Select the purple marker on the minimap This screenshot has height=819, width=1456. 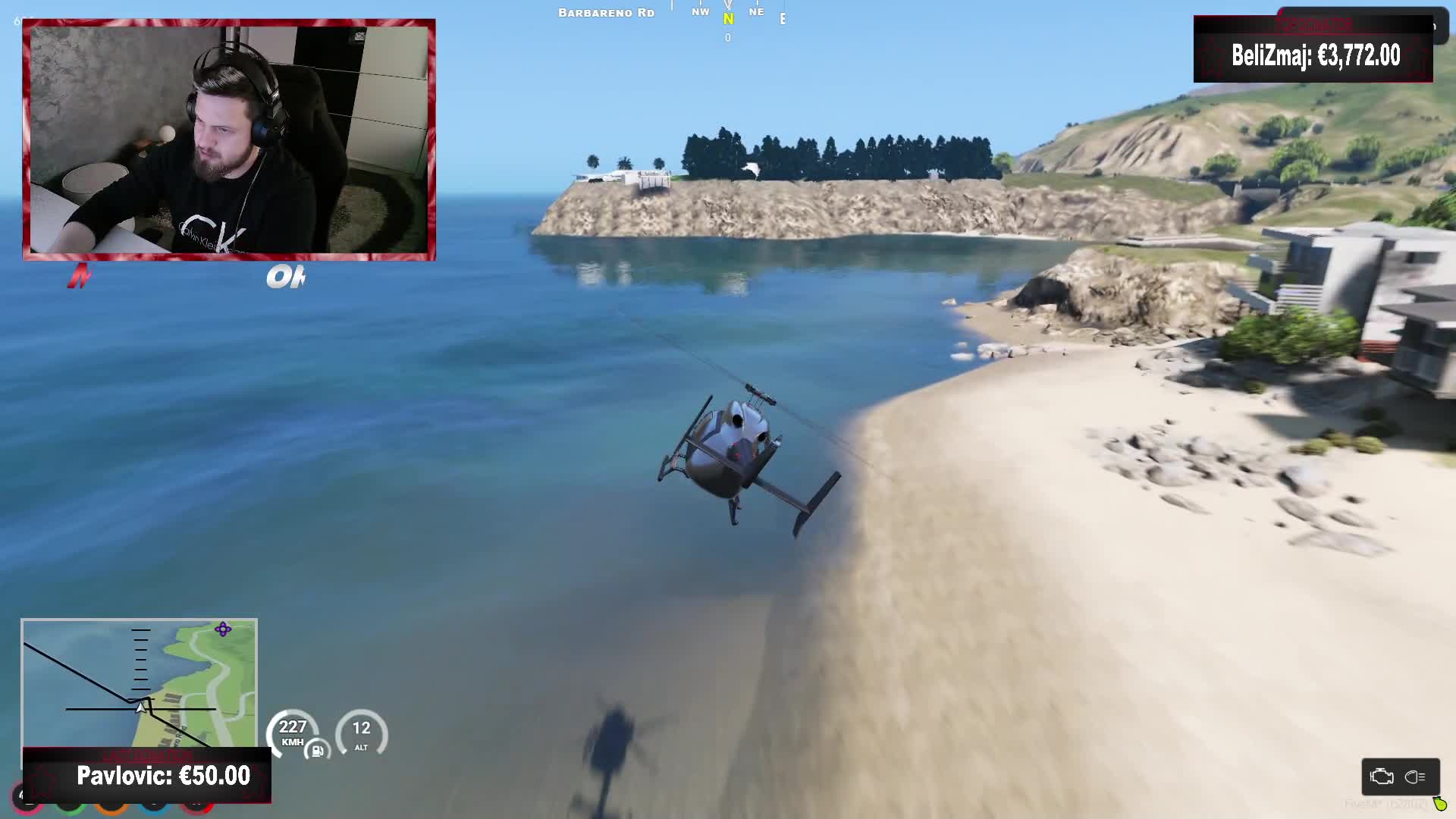click(223, 629)
